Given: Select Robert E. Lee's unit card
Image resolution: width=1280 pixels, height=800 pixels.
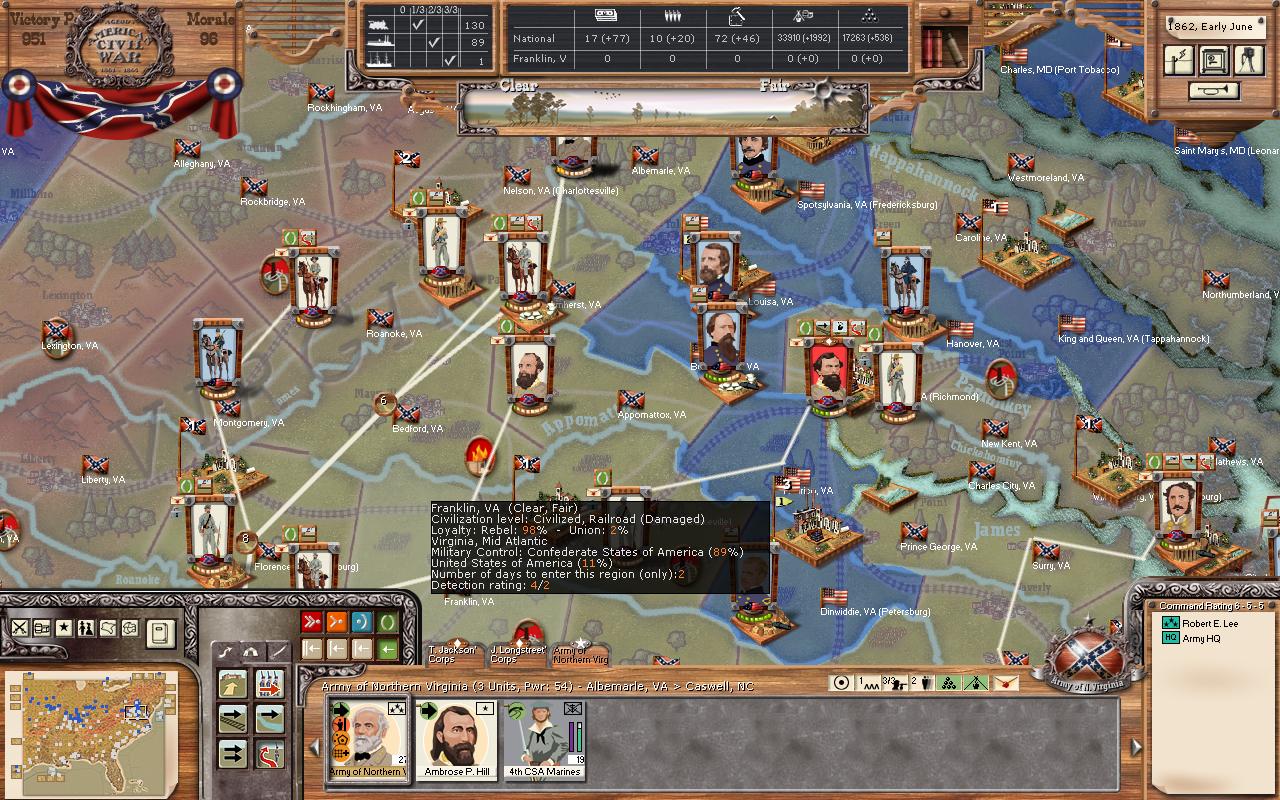Looking at the screenshot, I should pyautogui.click(x=367, y=739).
